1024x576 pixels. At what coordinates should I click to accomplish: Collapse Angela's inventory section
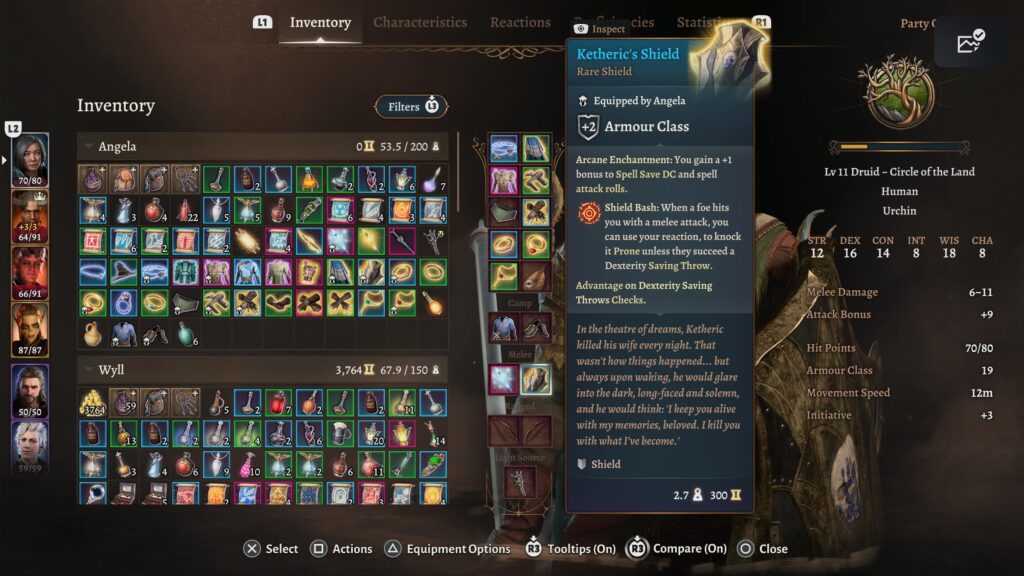[89, 147]
